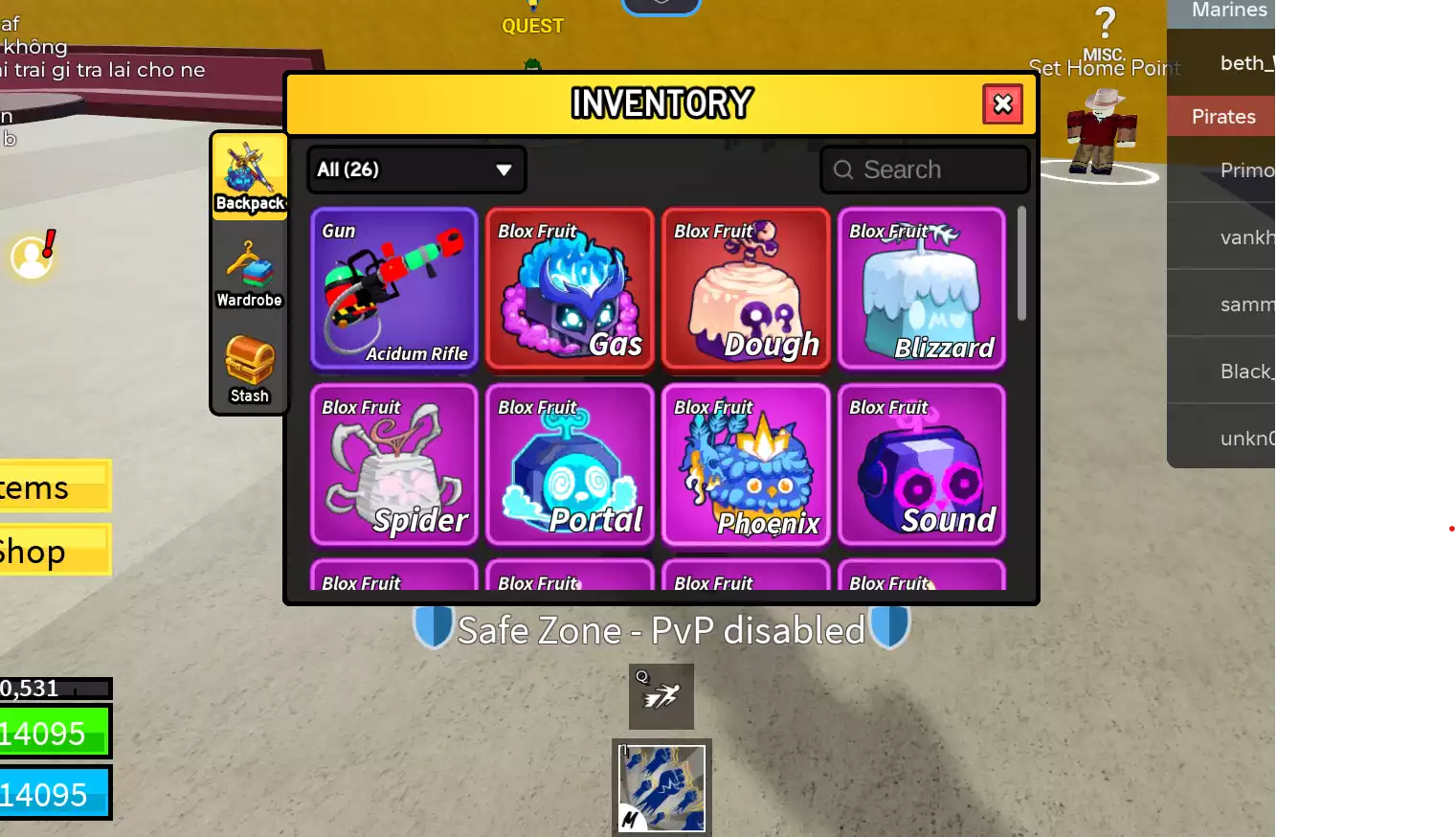Activate the dash ability icon
Screen dimensions: 1456x837
pos(661,696)
